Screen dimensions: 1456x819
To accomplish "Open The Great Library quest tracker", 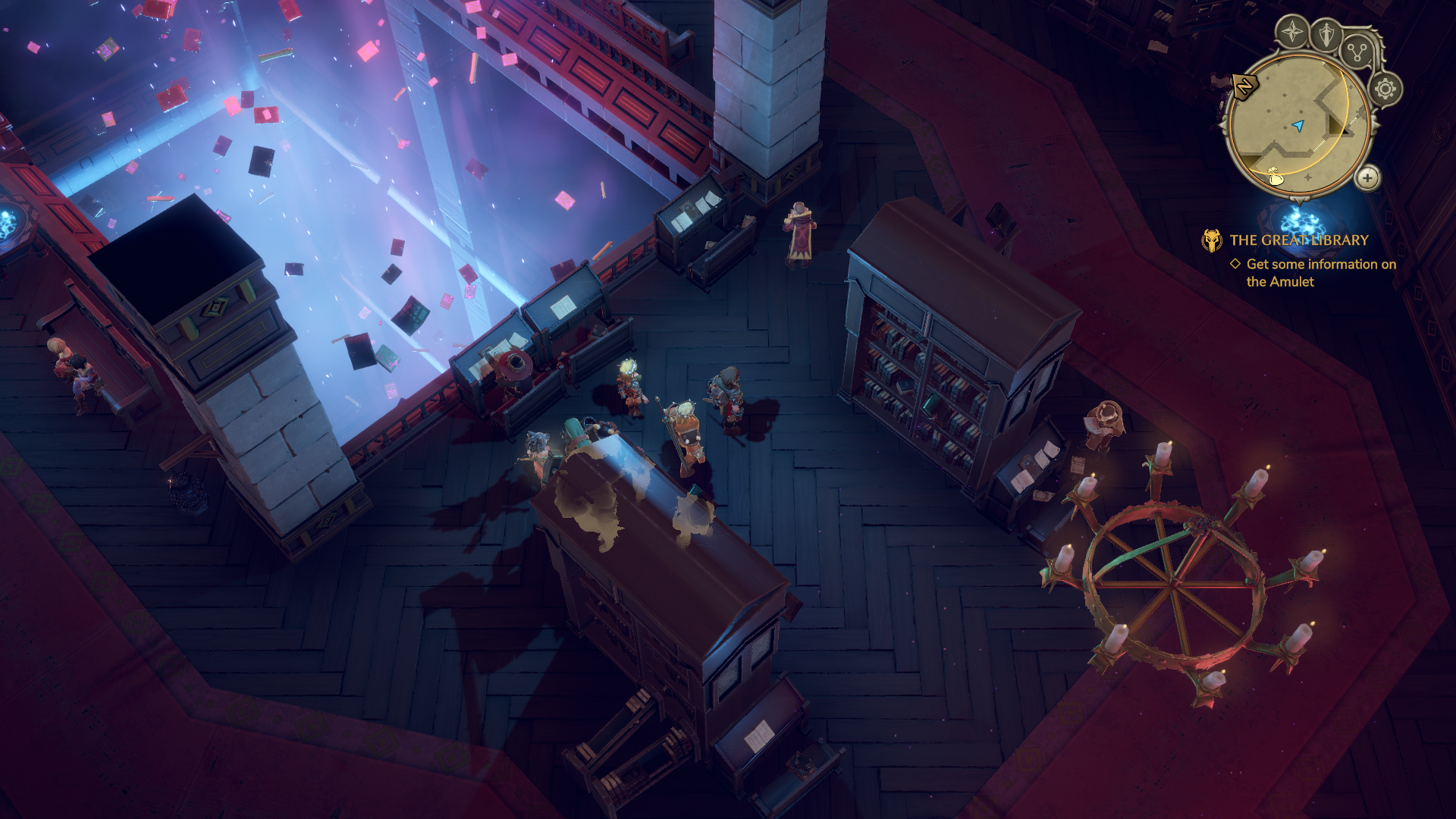I will tap(1298, 240).
